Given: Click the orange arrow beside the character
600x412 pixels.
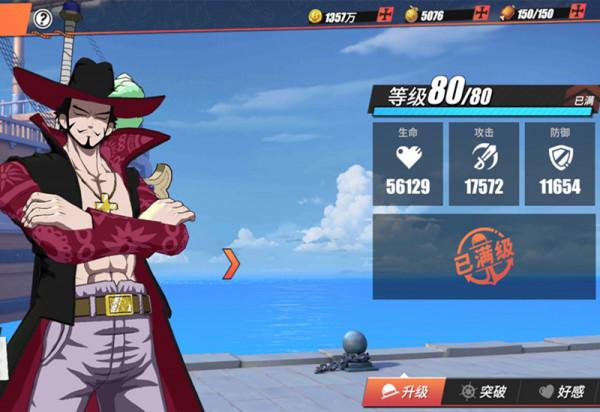Looking at the screenshot, I should pos(231,263).
